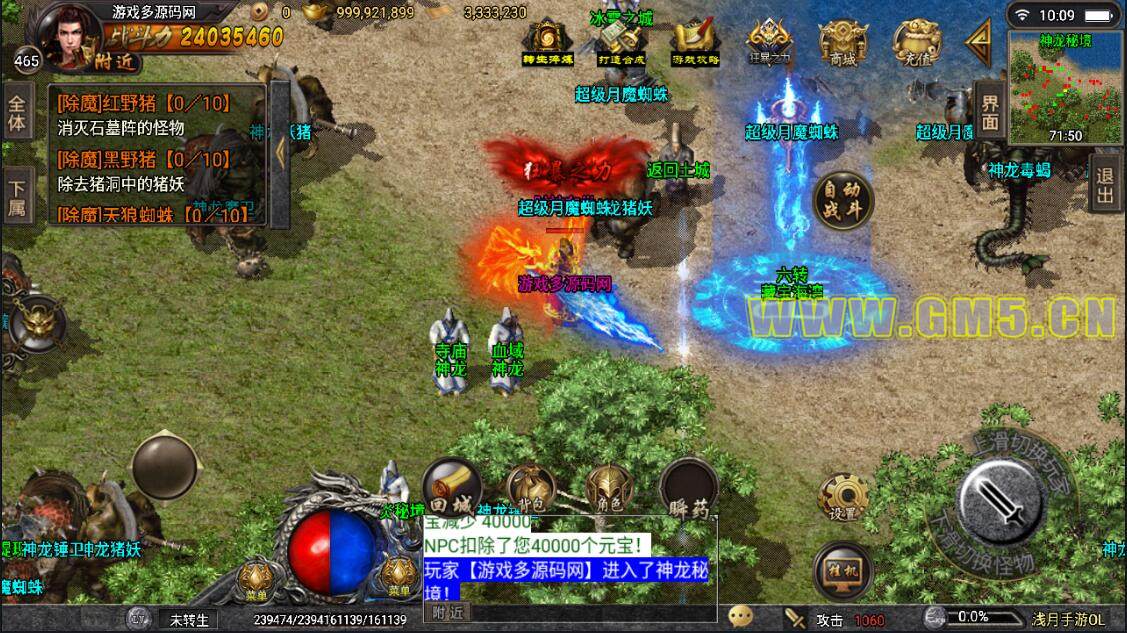1127x633 pixels.
Task: Open the 背包 backpack
Action: 531,489
